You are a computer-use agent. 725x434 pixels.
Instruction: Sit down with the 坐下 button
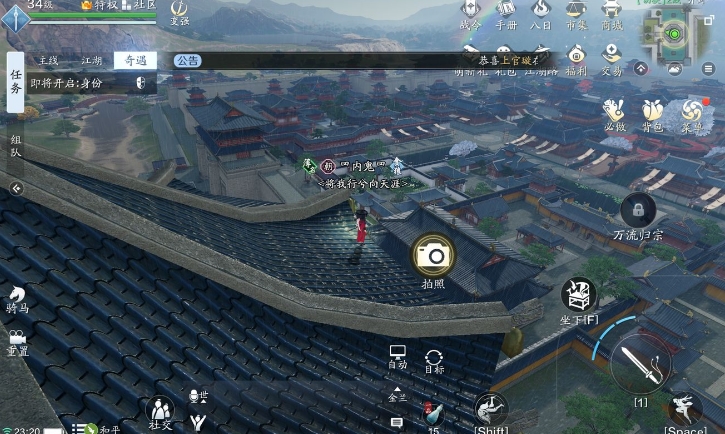[578, 296]
